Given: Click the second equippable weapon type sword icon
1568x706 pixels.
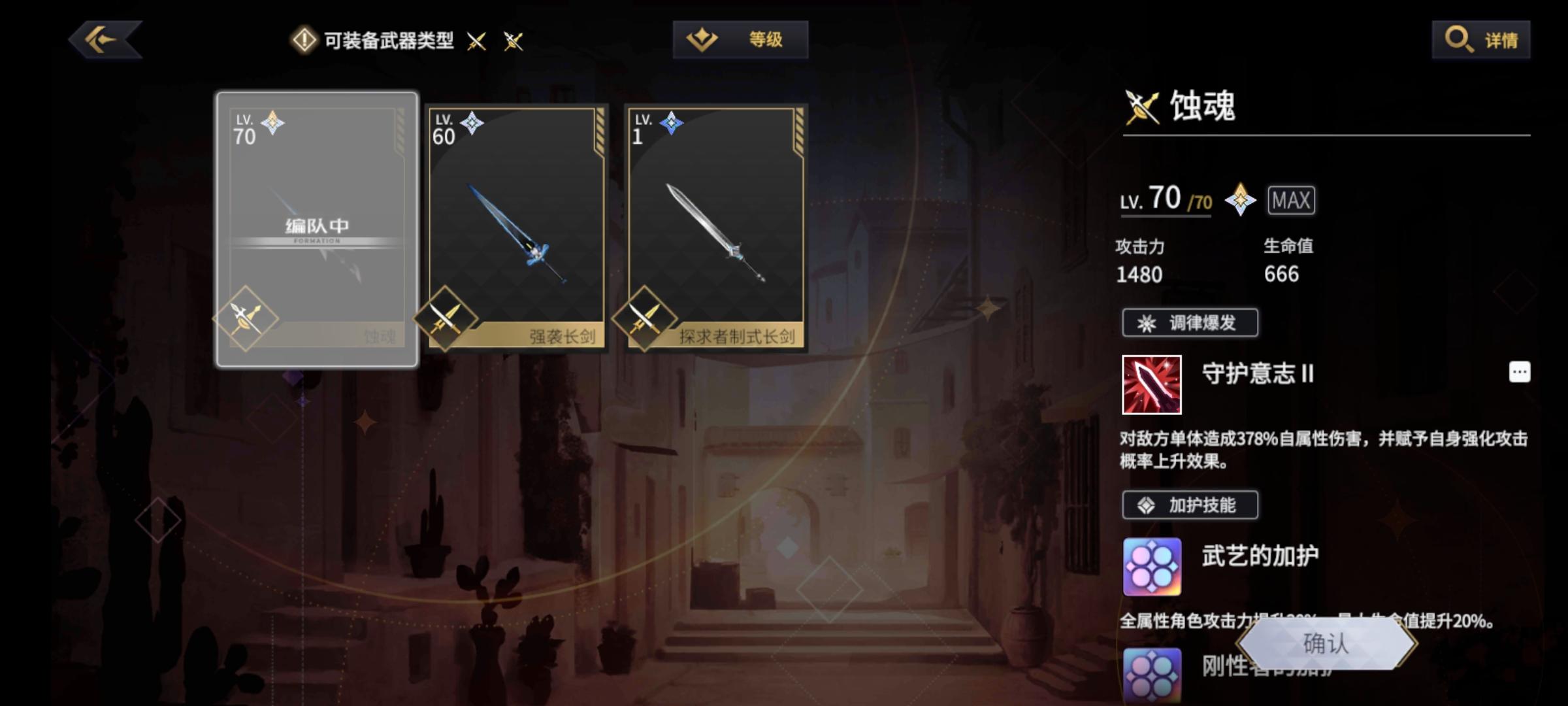Looking at the screenshot, I should coord(513,41).
